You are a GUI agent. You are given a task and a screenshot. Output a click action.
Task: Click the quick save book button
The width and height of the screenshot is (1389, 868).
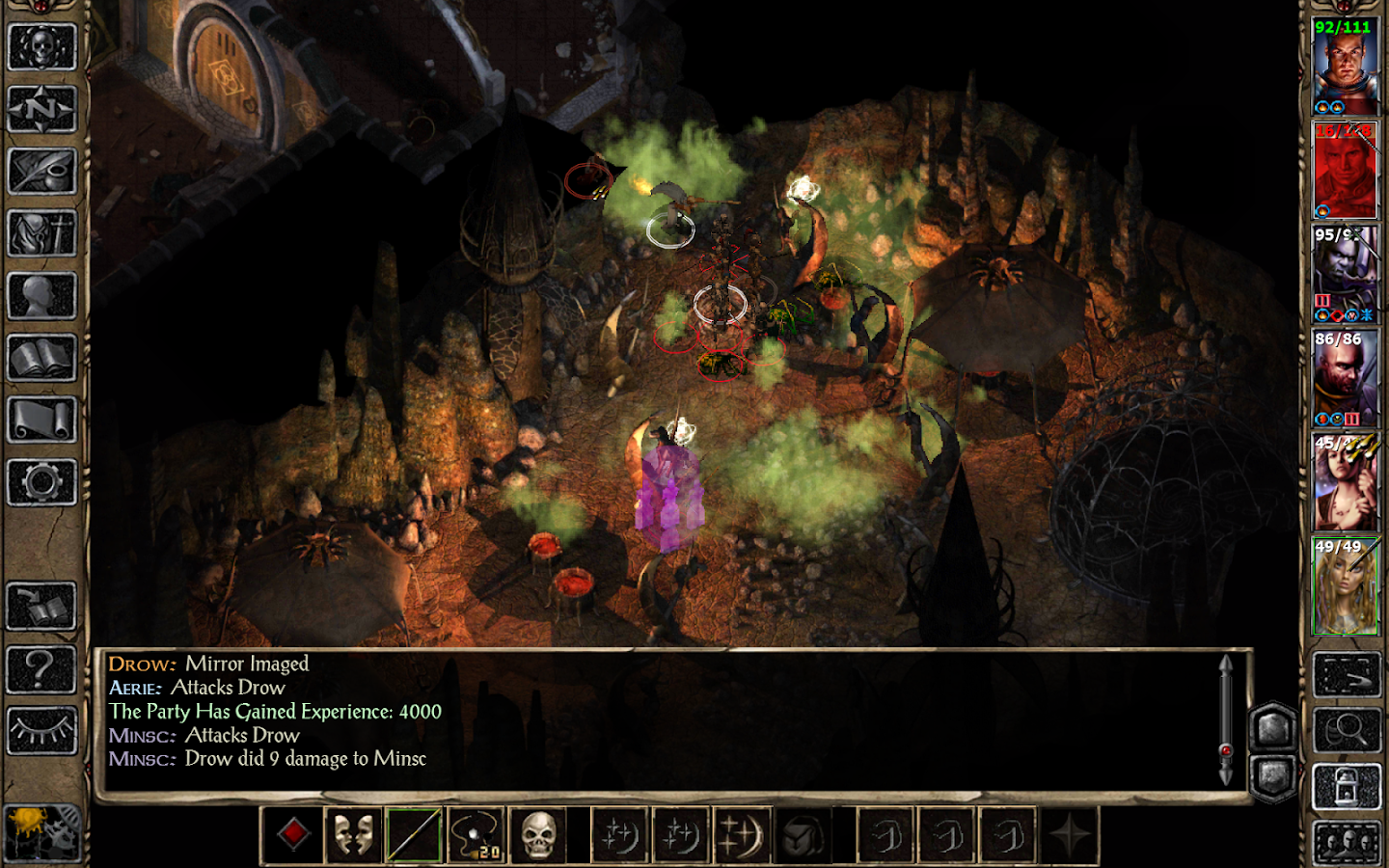pos(41,607)
